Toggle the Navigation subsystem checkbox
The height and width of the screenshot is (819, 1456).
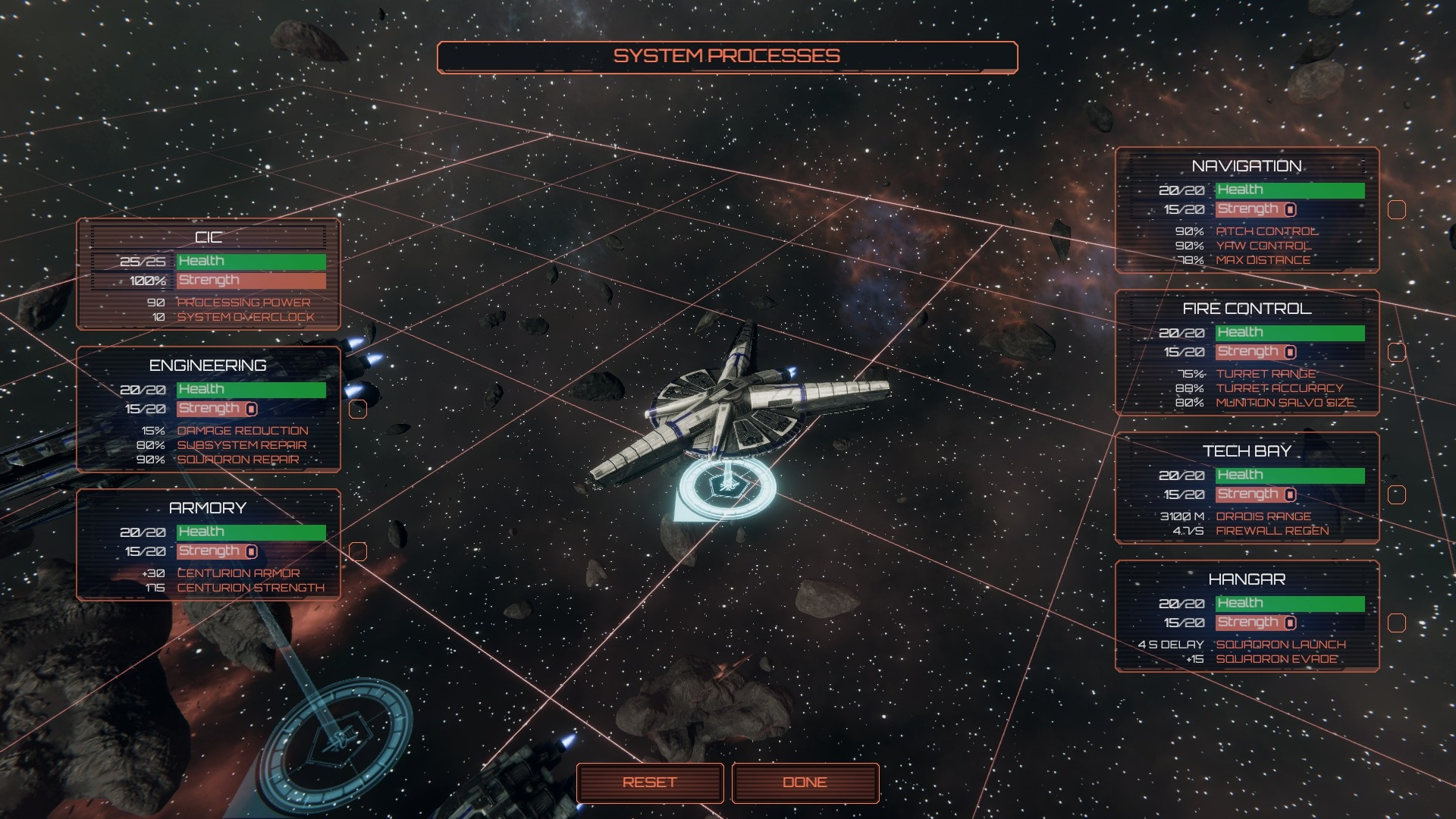point(1396,210)
